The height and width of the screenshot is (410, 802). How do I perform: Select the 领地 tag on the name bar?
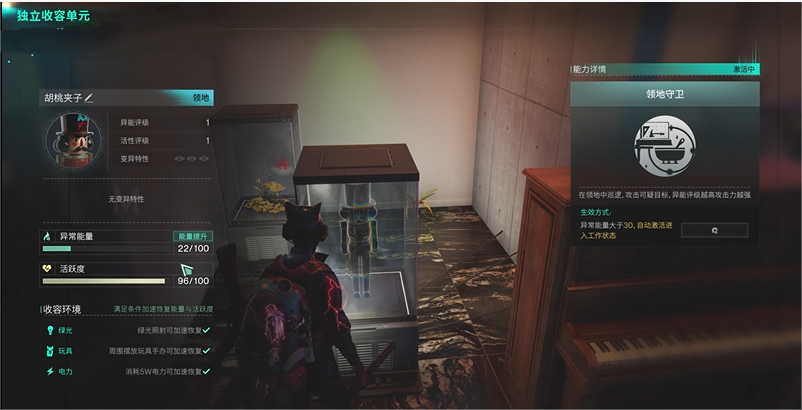(x=201, y=98)
